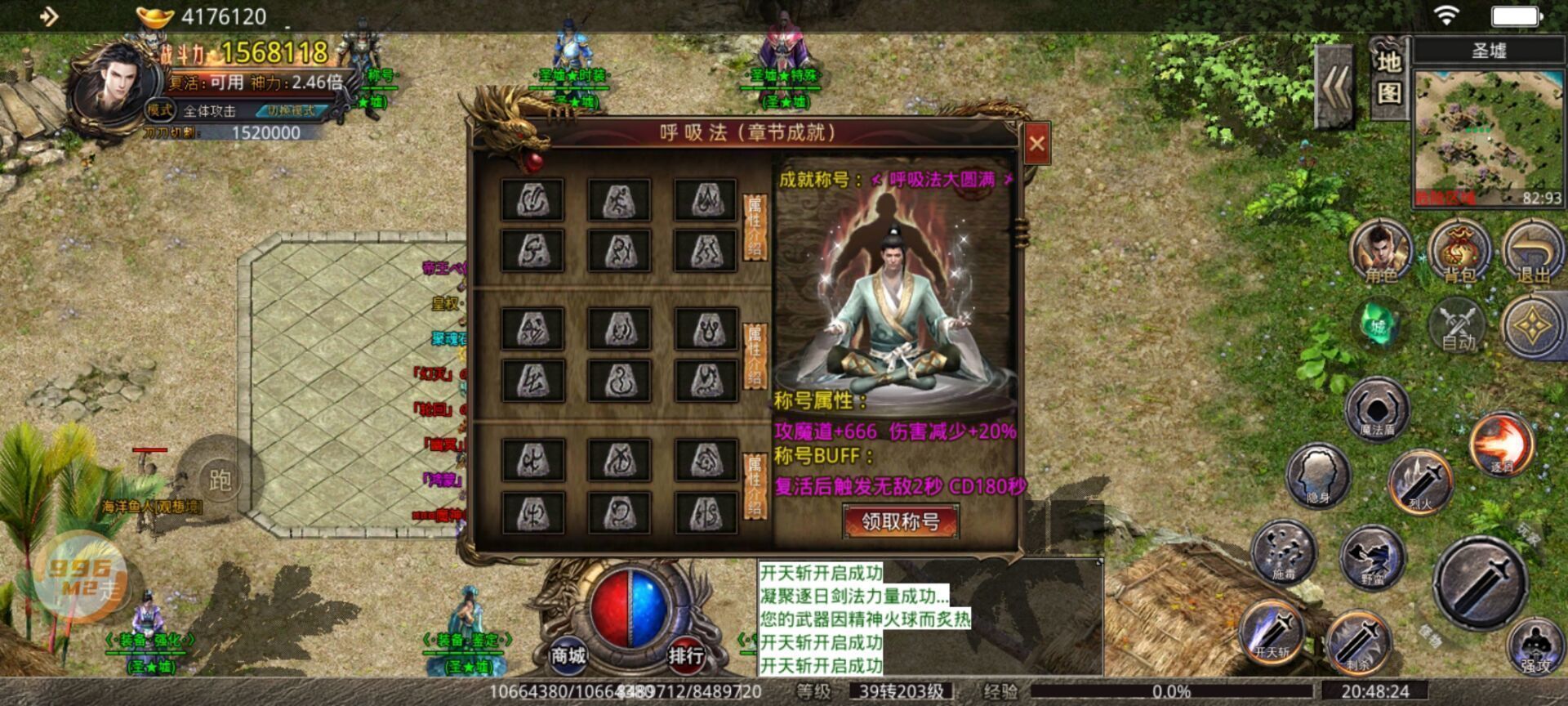Open the 背包 (backpack) icon

pos(1461,253)
